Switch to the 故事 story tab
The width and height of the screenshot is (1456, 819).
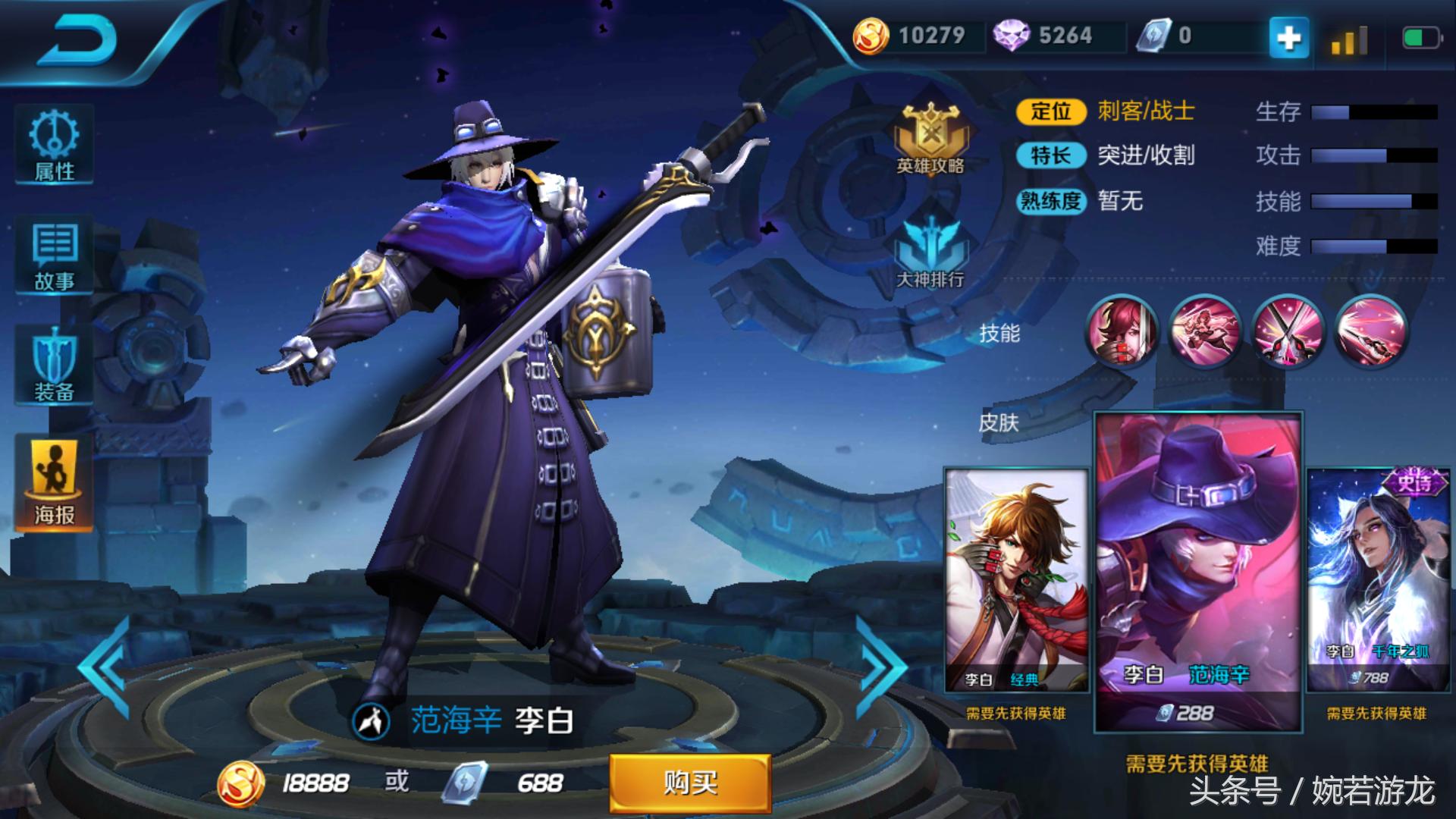click(x=54, y=256)
